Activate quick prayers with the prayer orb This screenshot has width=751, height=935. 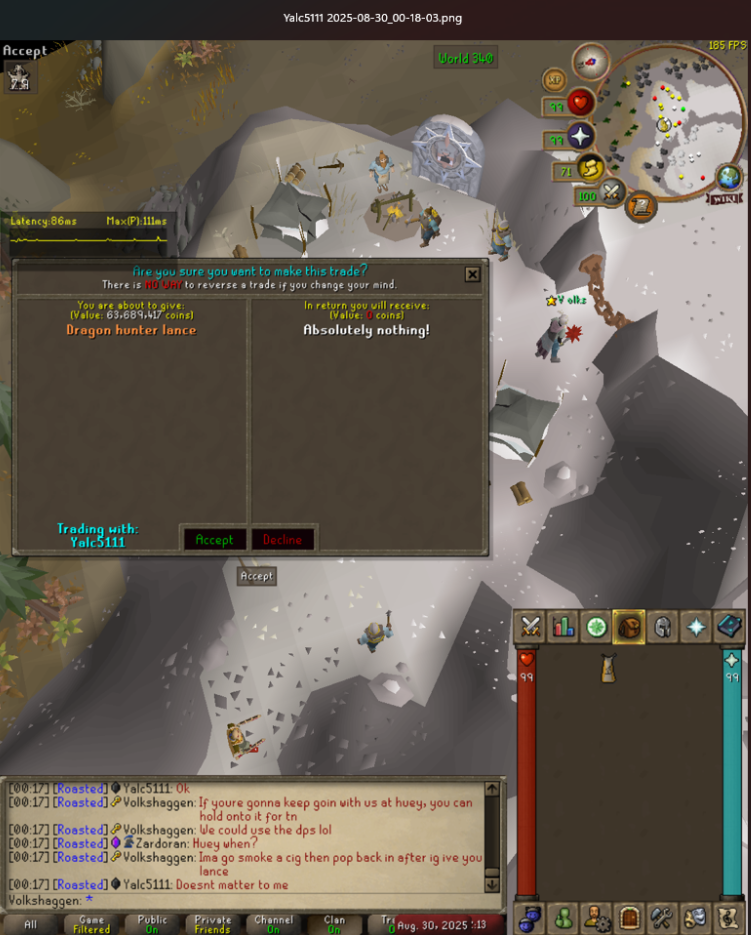[x=579, y=137]
